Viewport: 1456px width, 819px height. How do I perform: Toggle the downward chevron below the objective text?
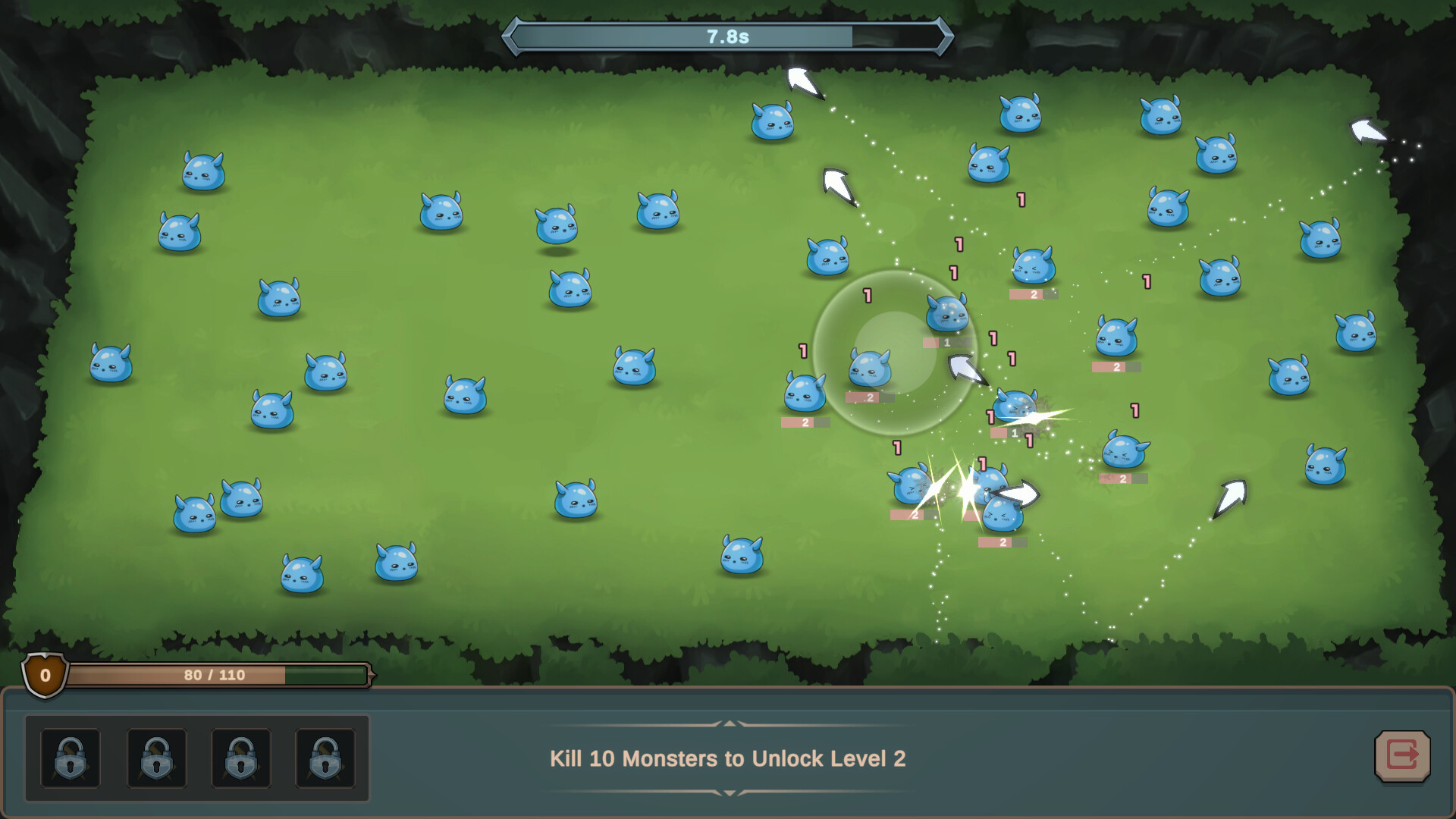728,792
